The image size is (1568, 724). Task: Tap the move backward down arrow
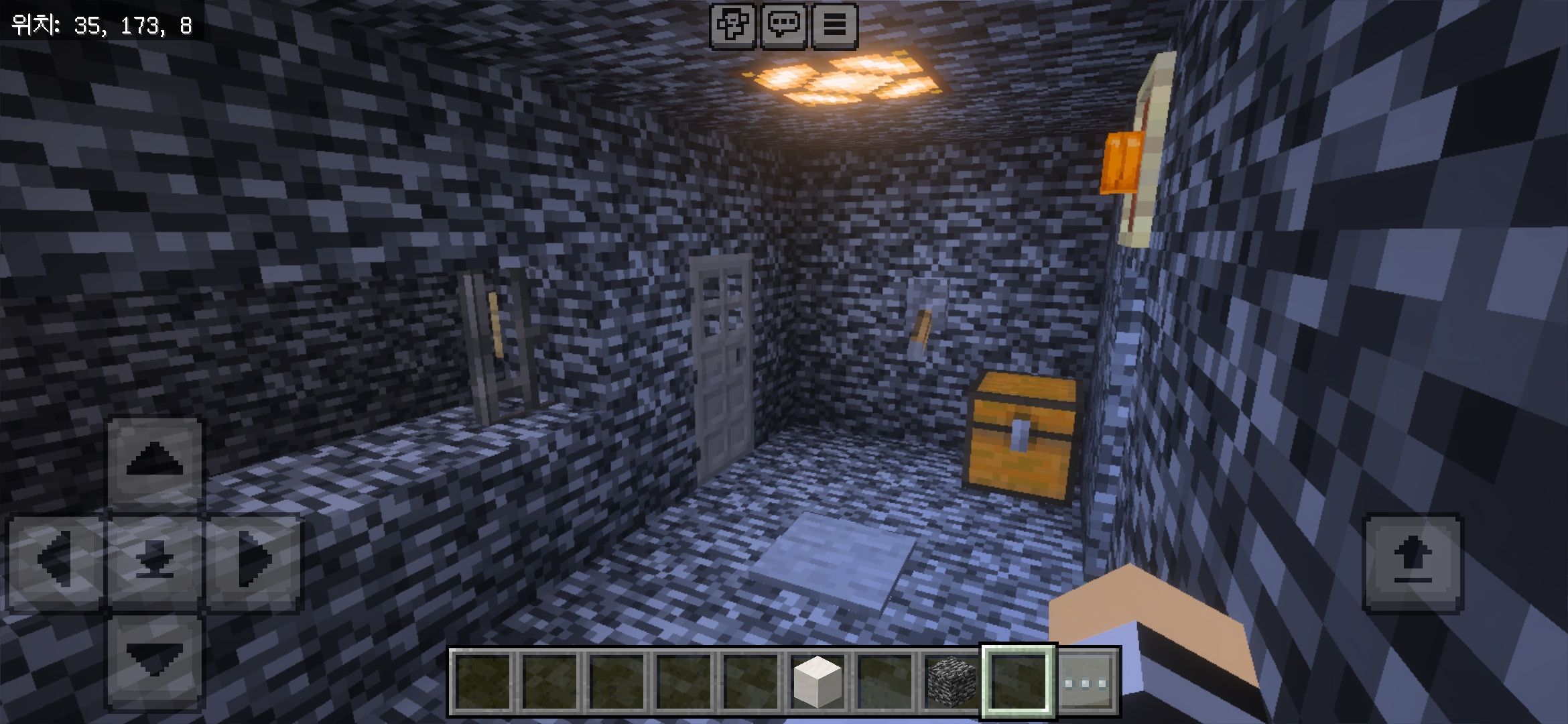point(155,658)
